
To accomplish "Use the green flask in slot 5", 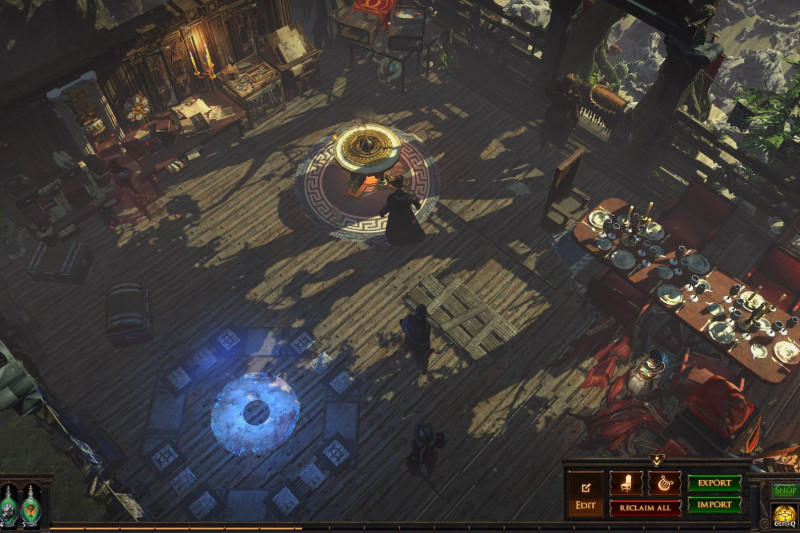I will pos(32,507).
